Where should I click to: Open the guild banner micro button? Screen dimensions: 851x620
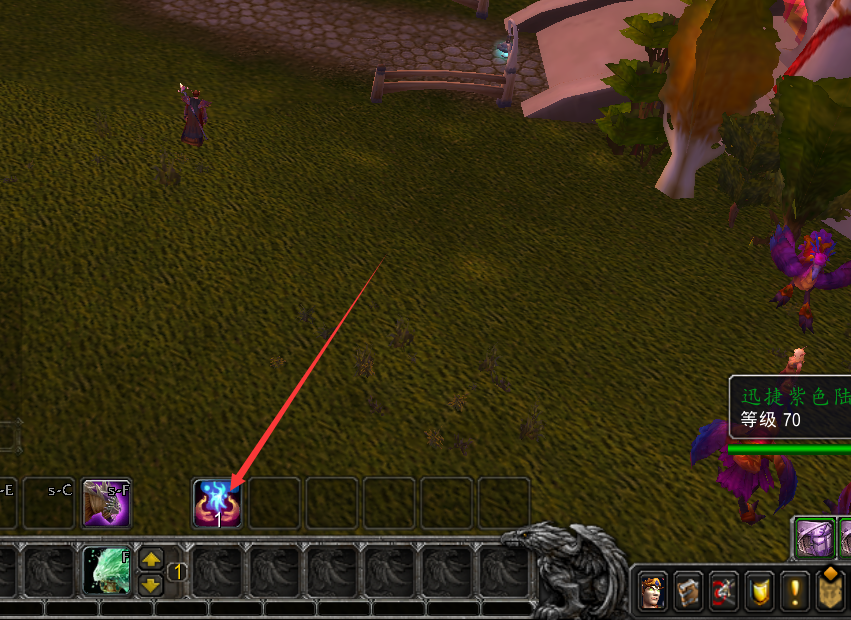point(831,593)
